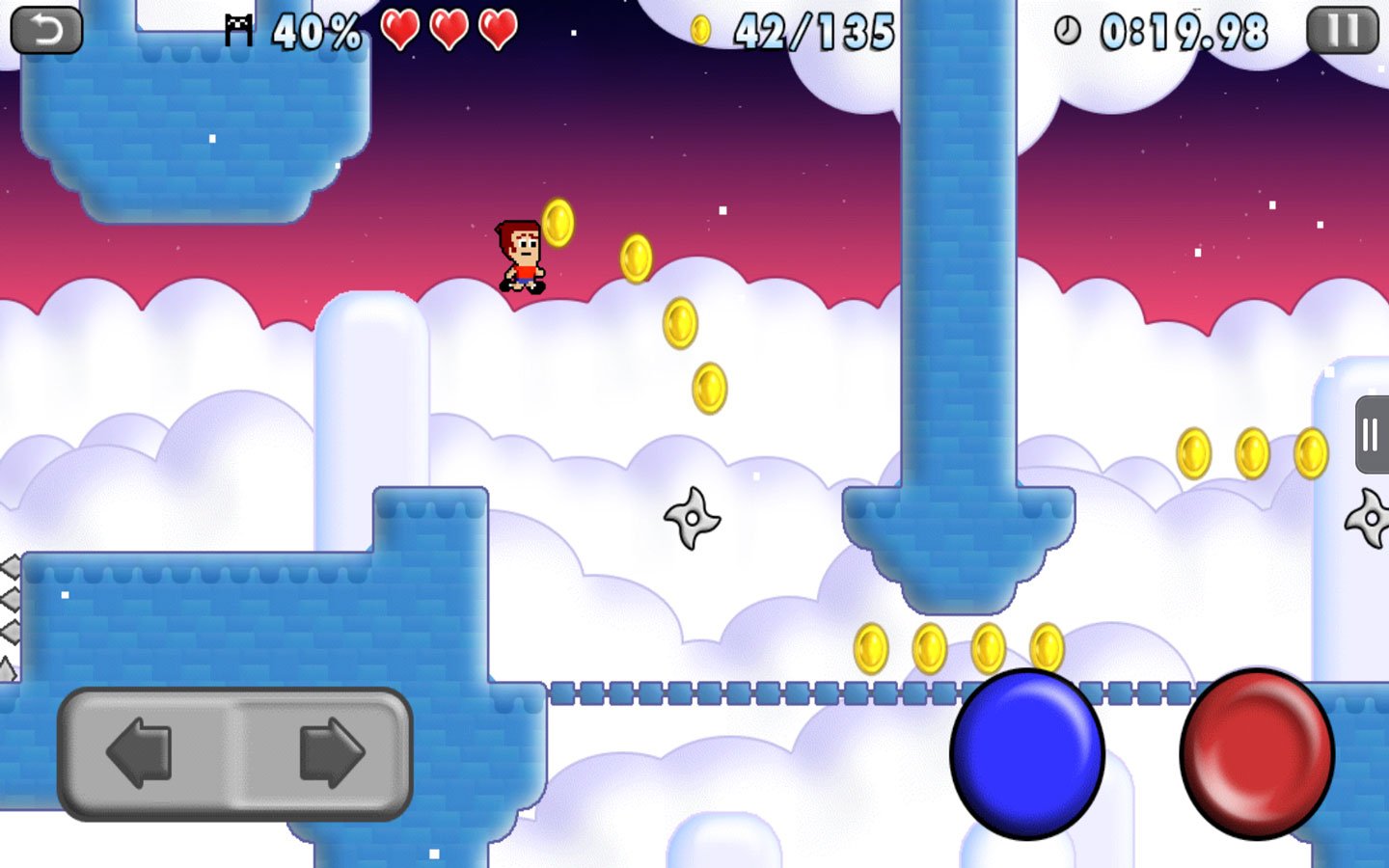The width and height of the screenshot is (1389, 868).
Task: Tap the left arrow on the movement pad
Action: click(x=138, y=755)
